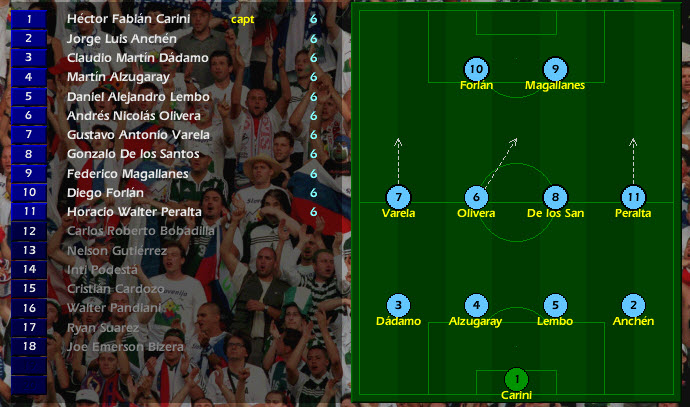This screenshot has width=690, height=407.
Task: Select De los Santos's number 8 marker
Action: (x=555, y=197)
